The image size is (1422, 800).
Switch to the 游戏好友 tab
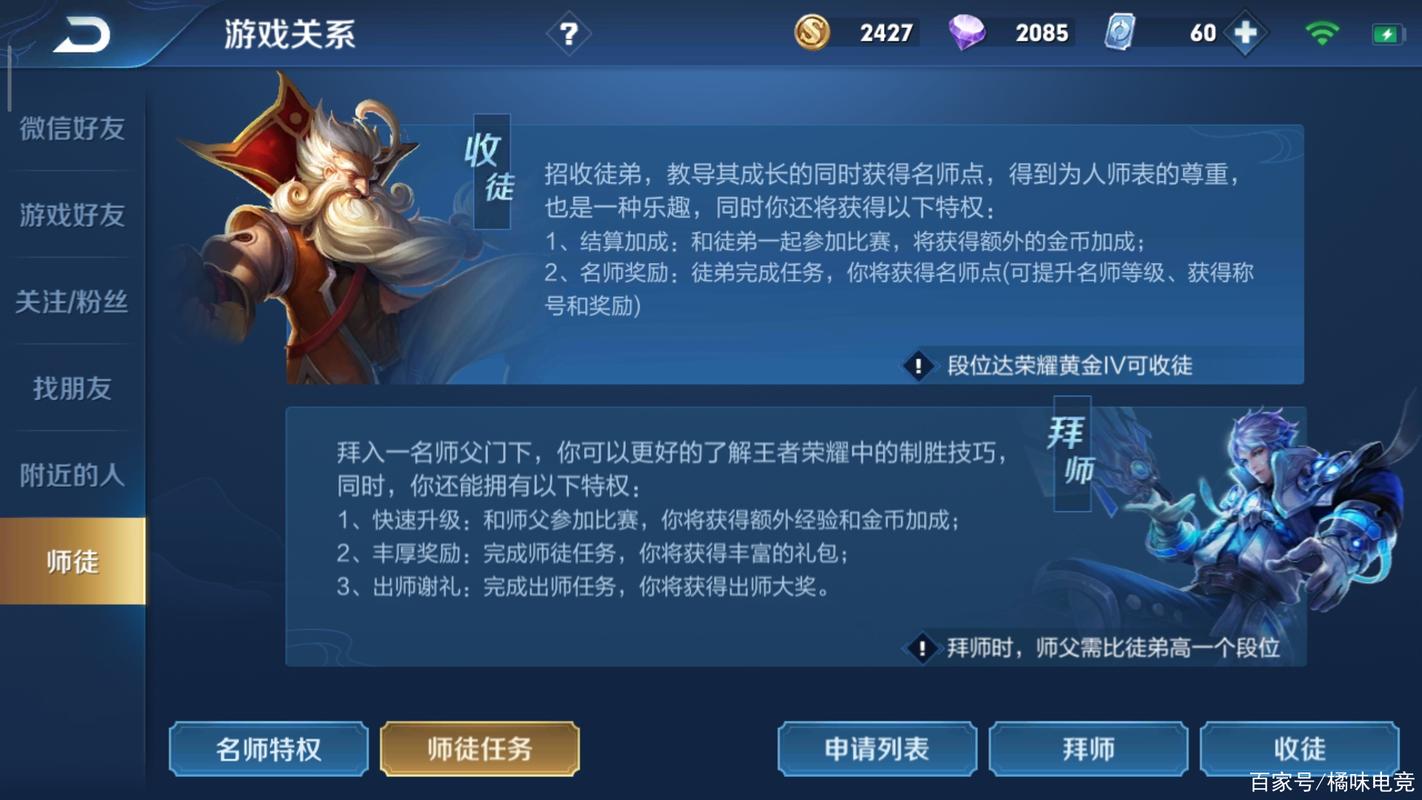coord(70,215)
